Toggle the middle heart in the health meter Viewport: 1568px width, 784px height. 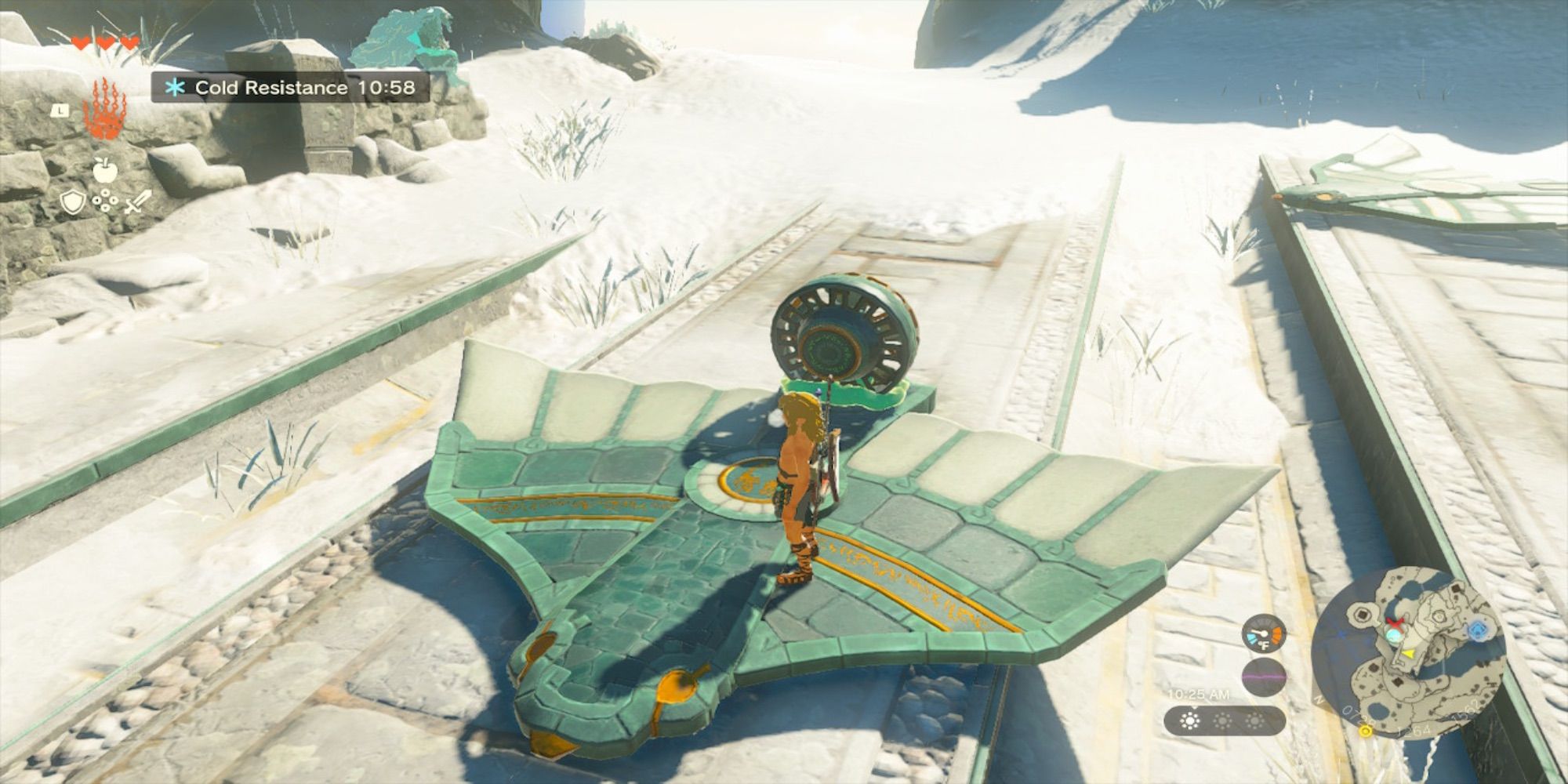pos(104,43)
